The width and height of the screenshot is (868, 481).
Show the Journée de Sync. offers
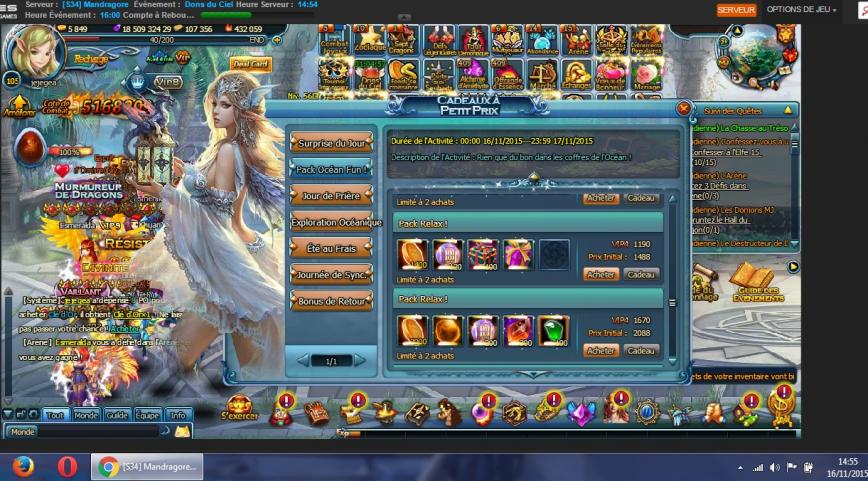click(x=330, y=274)
